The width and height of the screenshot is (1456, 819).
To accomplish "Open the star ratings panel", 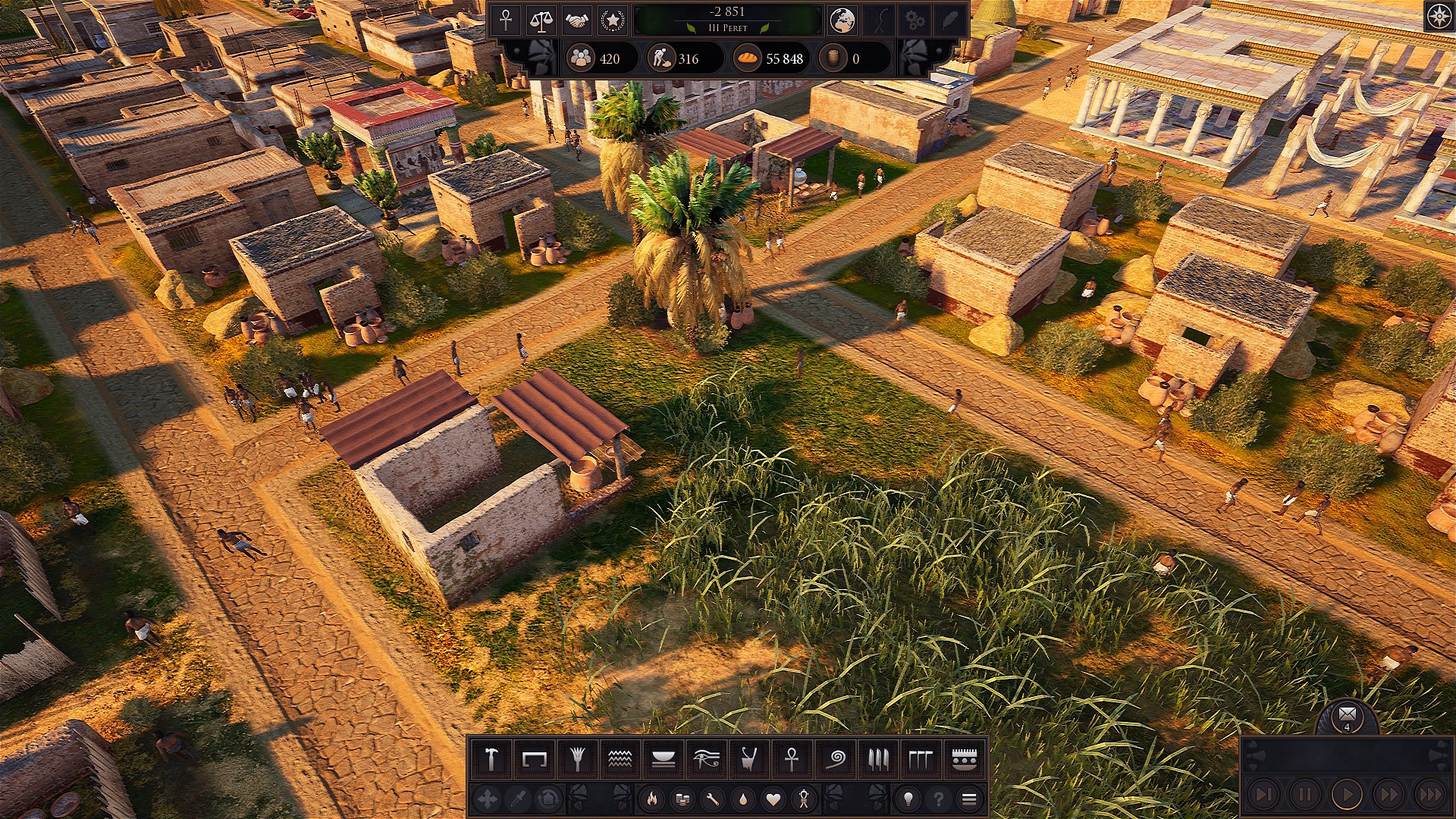I will [x=613, y=20].
